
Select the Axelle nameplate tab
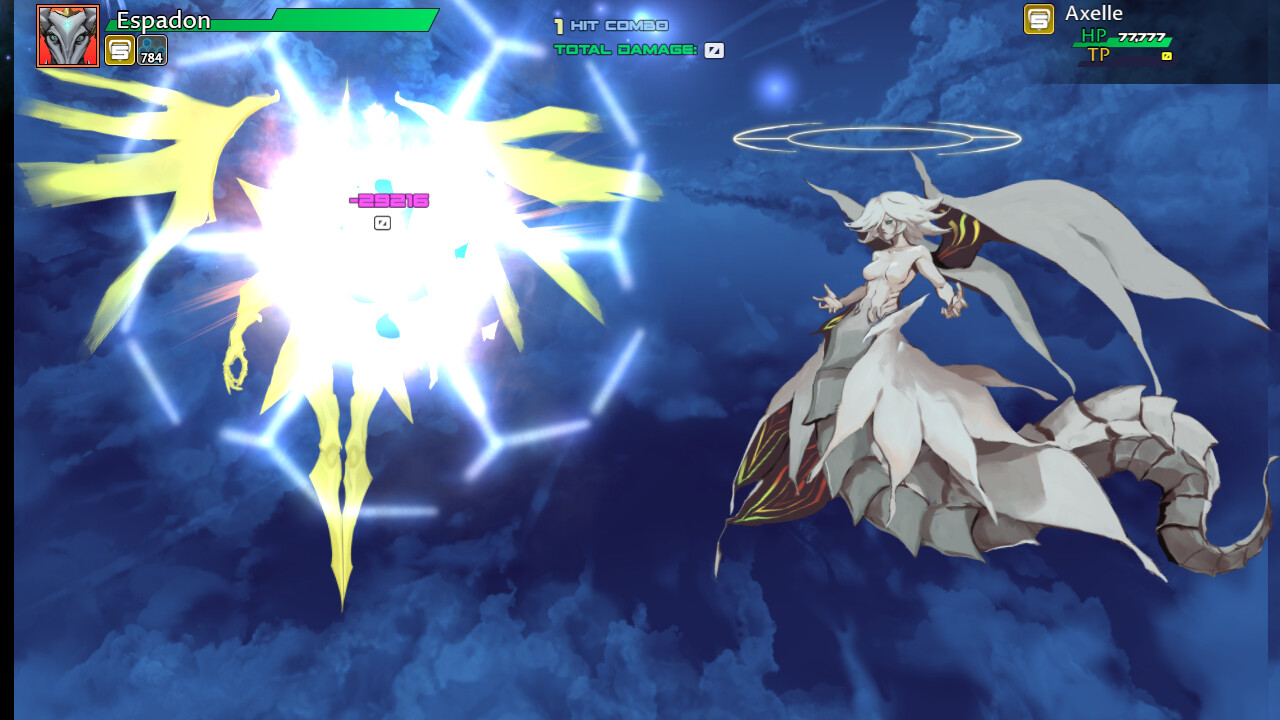(x=1093, y=14)
